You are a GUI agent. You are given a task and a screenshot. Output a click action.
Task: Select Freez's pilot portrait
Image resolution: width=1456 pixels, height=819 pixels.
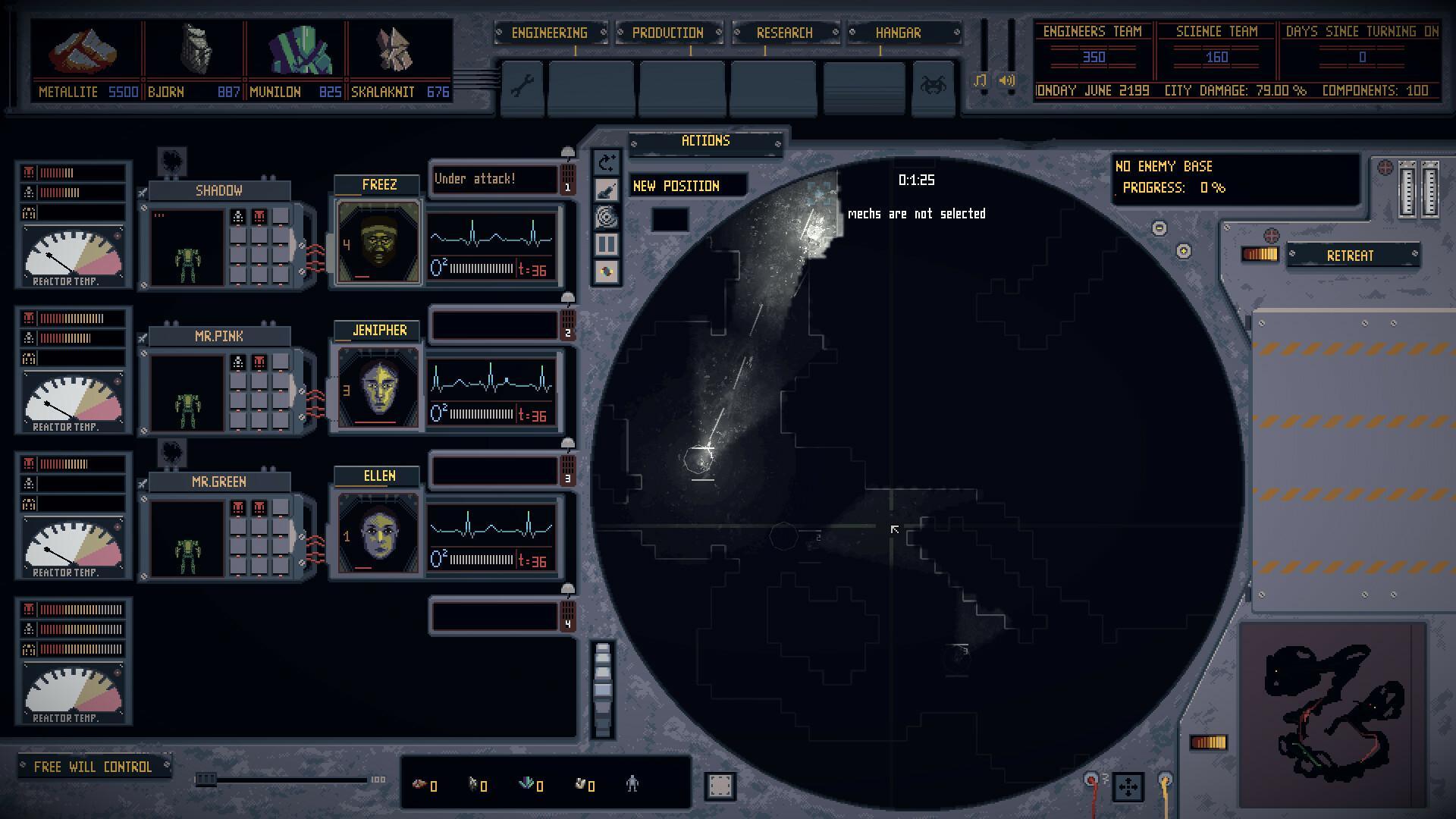tap(377, 241)
